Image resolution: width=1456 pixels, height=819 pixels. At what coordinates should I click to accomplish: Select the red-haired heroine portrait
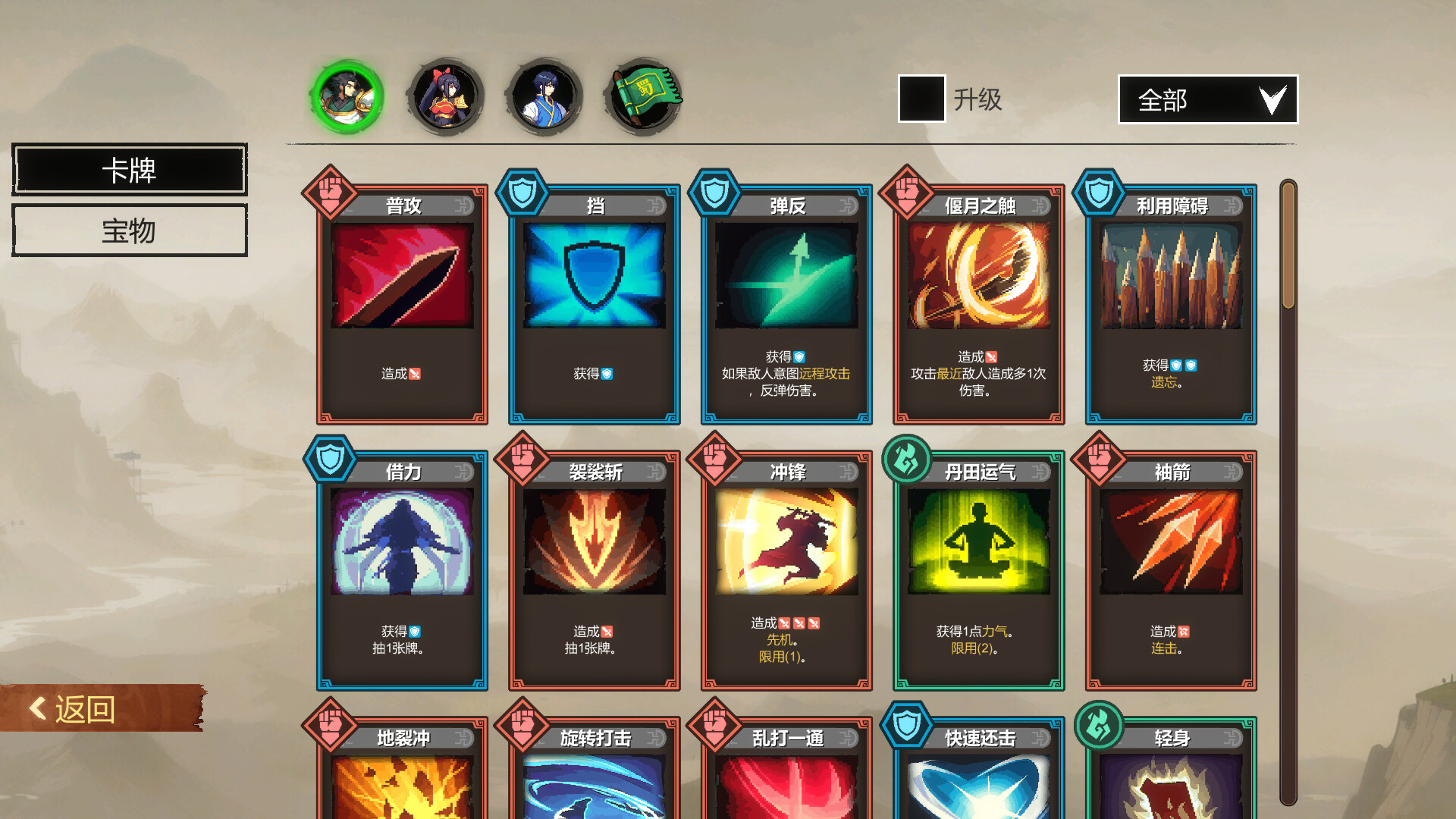pyautogui.click(x=446, y=96)
